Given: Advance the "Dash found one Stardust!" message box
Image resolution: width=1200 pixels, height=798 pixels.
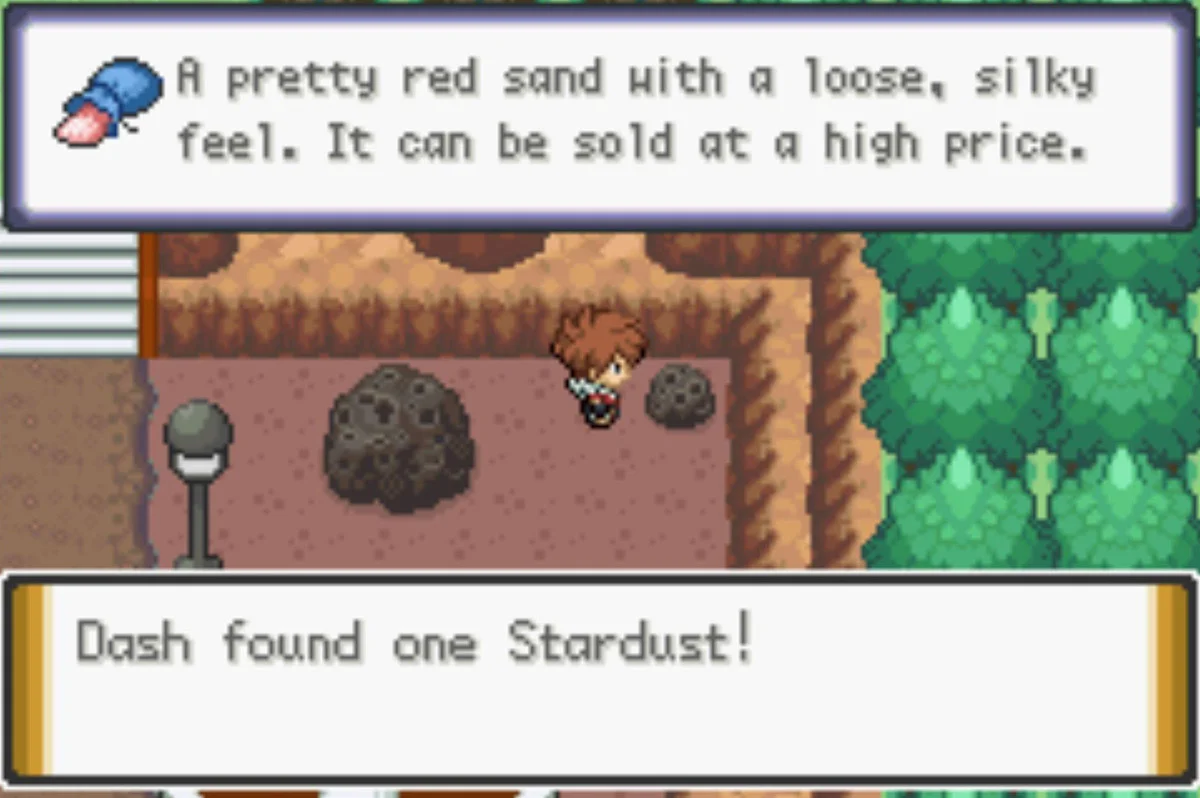Looking at the screenshot, I should click(x=600, y=677).
